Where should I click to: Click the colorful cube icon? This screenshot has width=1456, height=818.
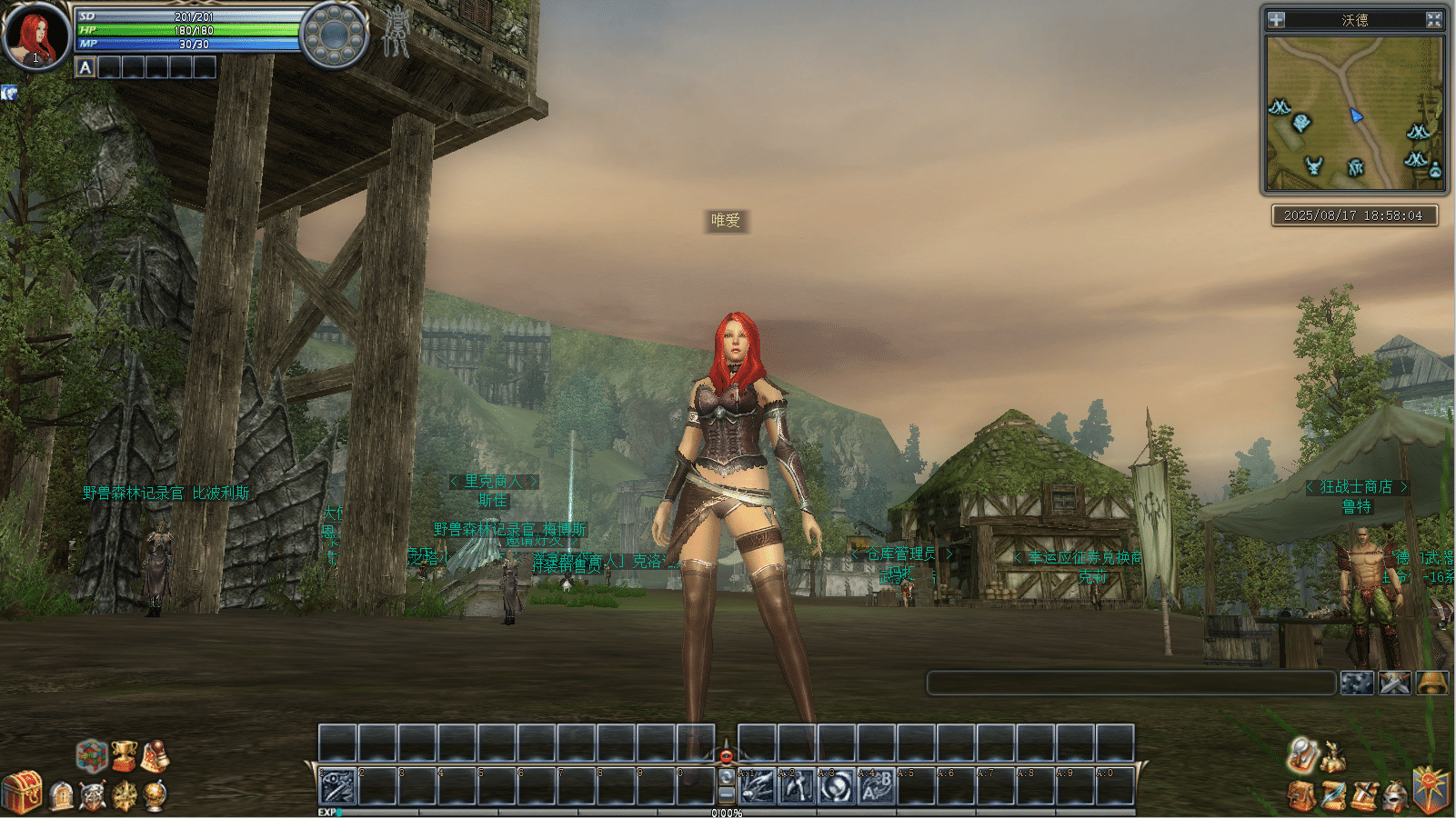click(x=92, y=754)
